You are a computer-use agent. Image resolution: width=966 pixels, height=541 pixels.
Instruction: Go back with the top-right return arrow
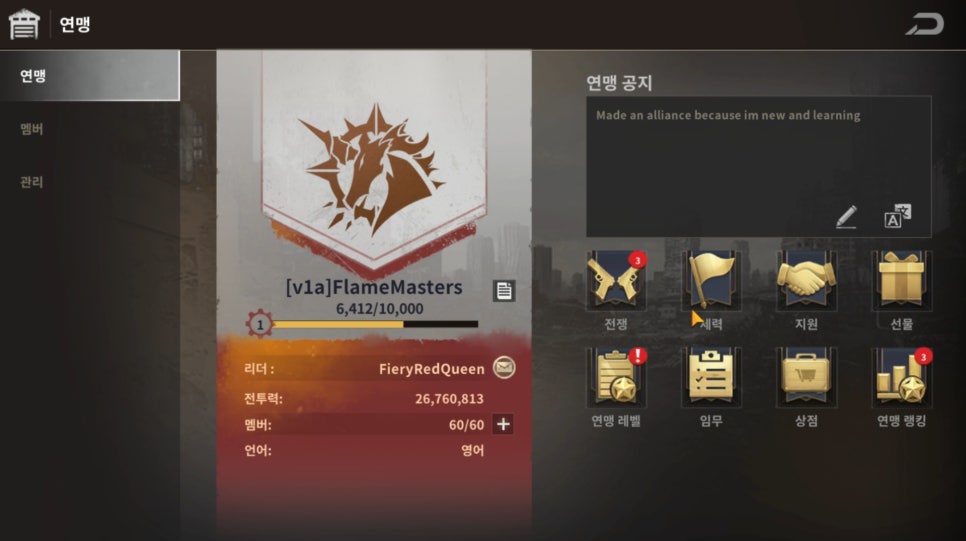click(x=924, y=24)
